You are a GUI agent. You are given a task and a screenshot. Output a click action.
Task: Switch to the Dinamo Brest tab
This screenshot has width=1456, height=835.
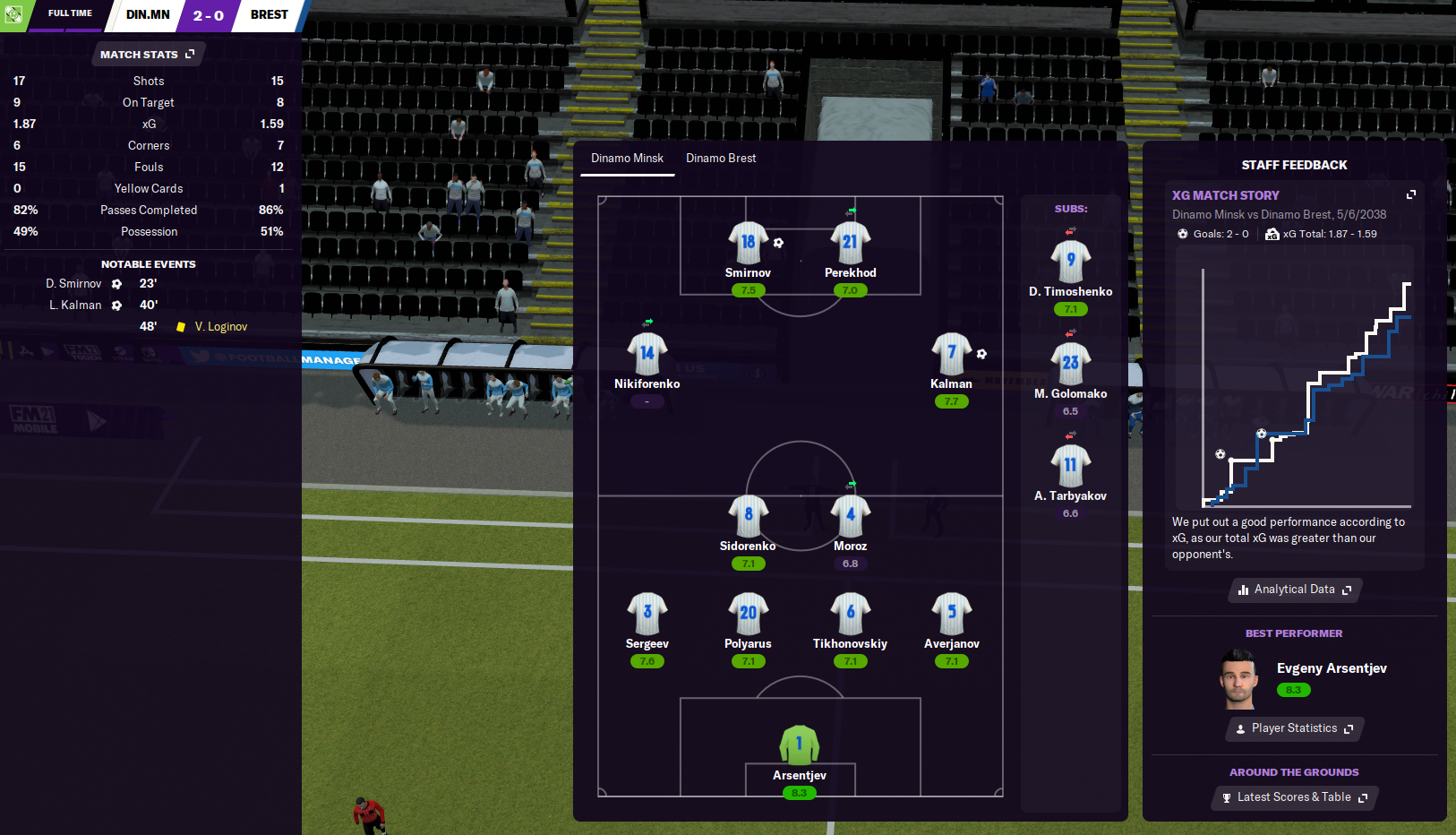(x=721, y=159)
